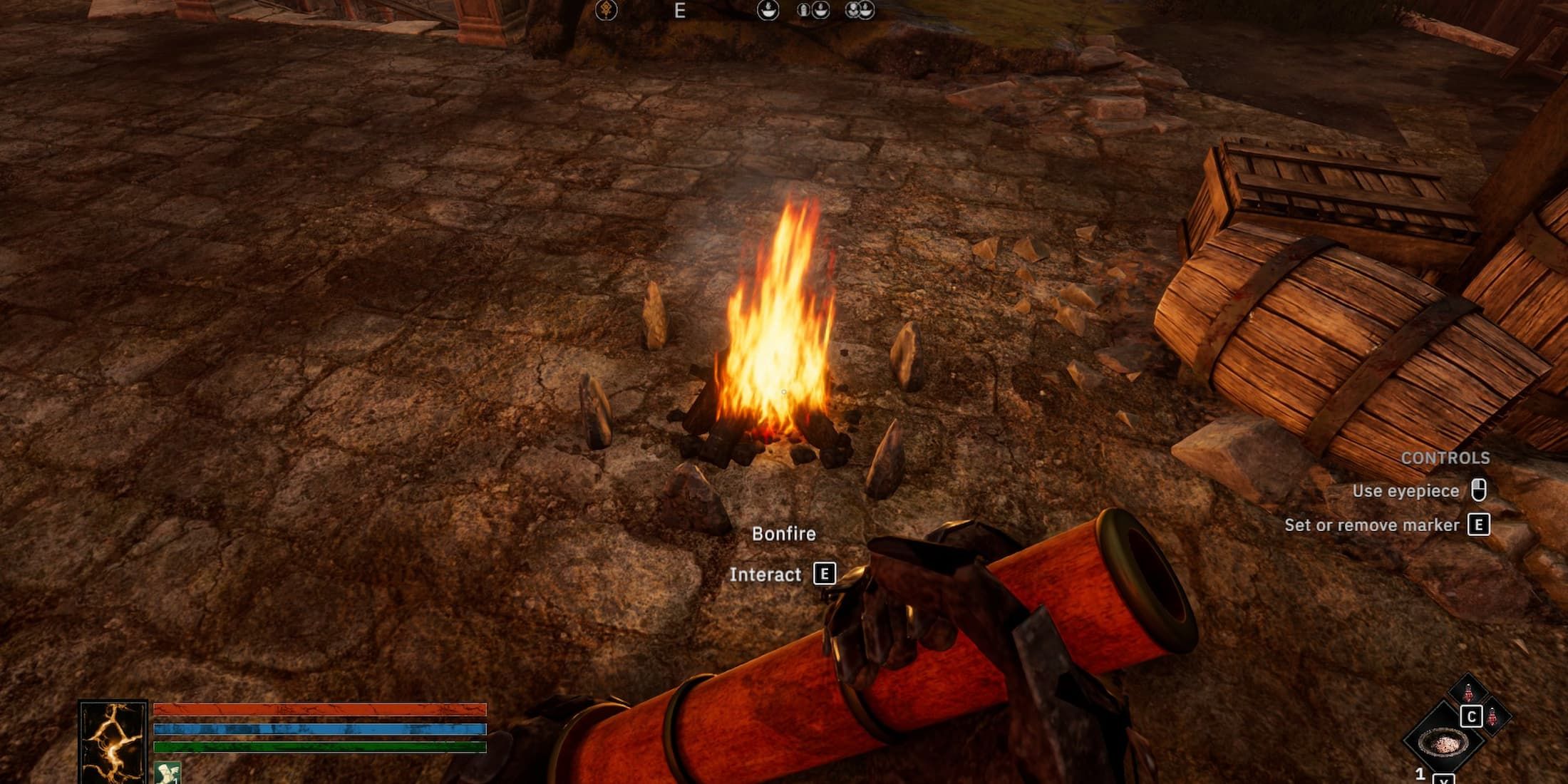1568x784 pixels.
Task: Click the tombstone marker on the compass
Action: pyautogui.click(x=804, y=10)
